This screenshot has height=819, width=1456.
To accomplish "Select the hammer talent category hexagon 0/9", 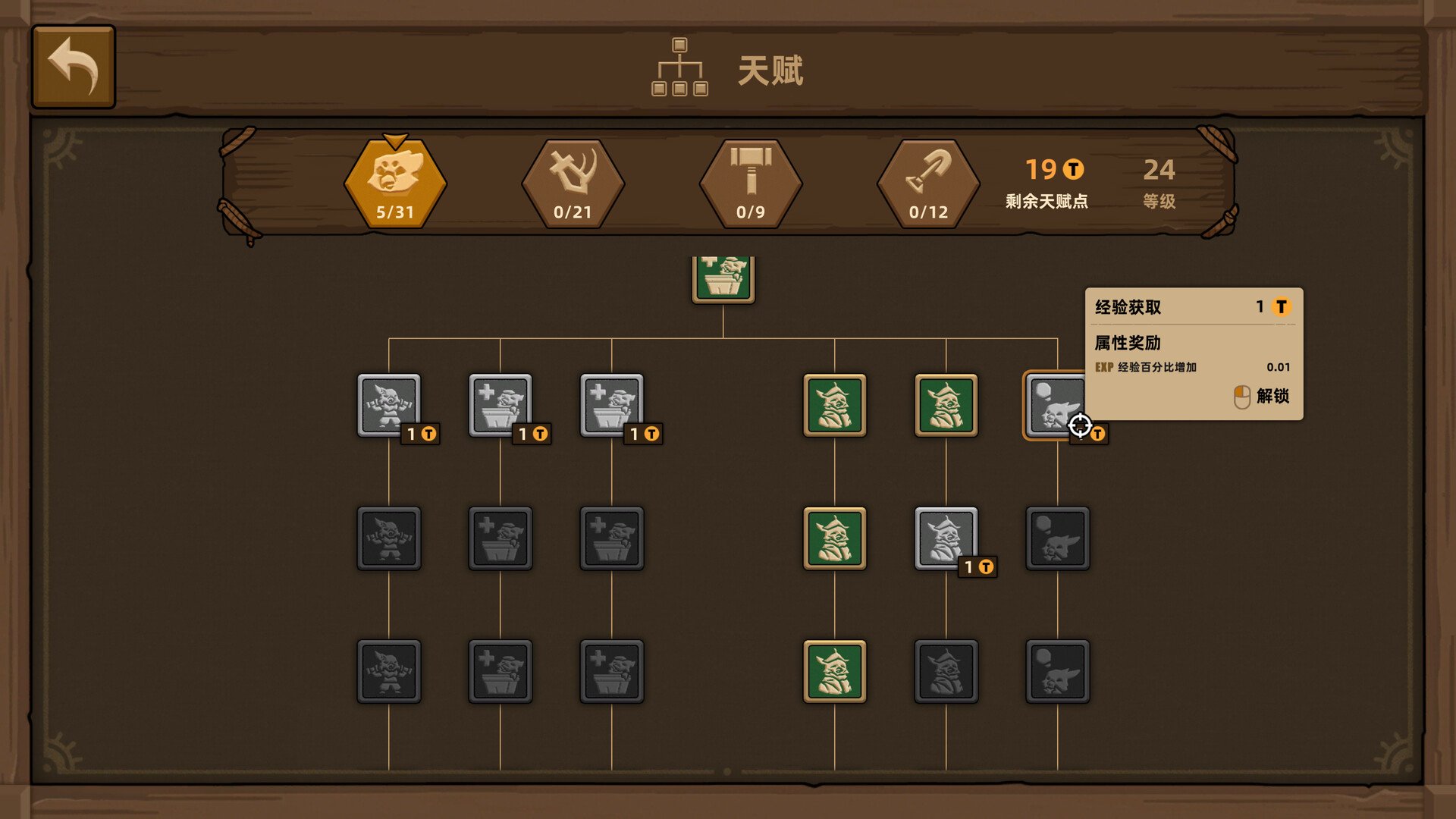I will tap(751, 182).
